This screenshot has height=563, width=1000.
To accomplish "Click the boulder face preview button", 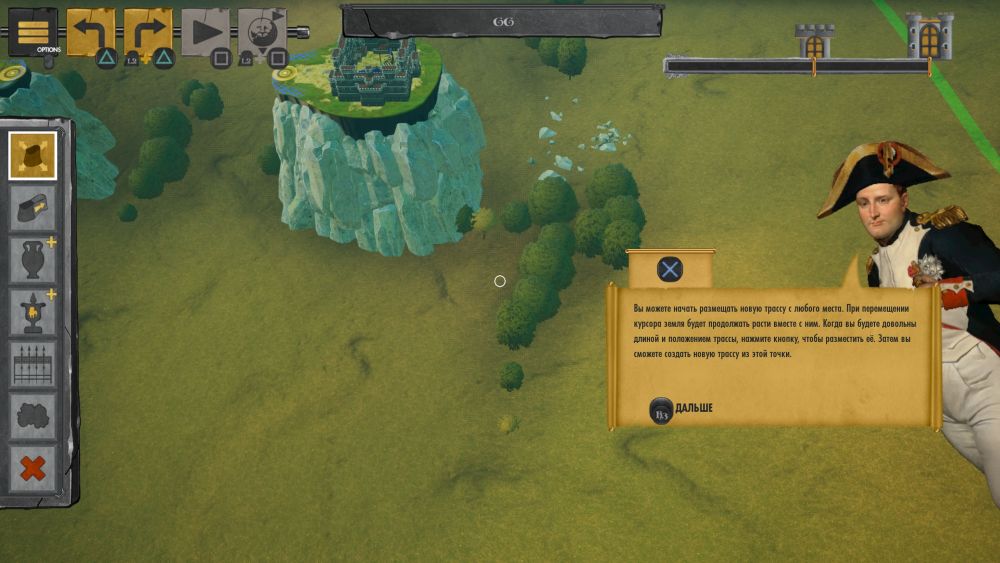I will click(x=262, y=32).
